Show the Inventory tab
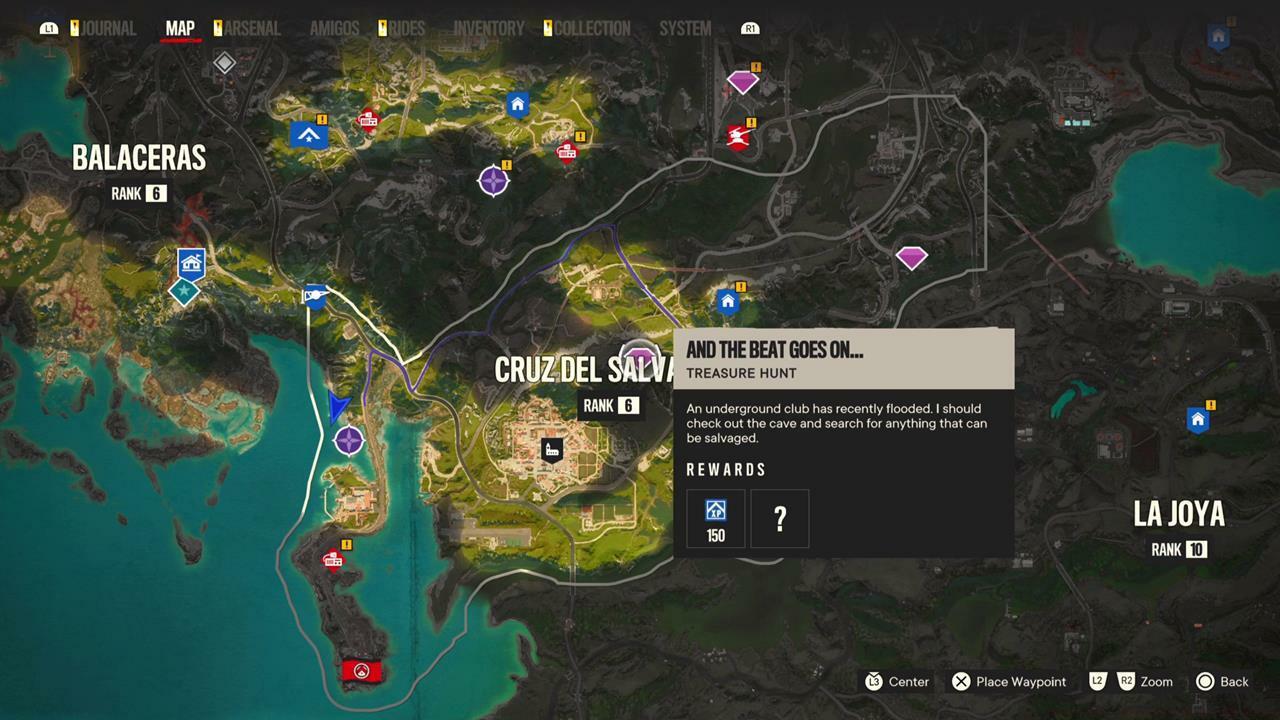 click(488, 29)
